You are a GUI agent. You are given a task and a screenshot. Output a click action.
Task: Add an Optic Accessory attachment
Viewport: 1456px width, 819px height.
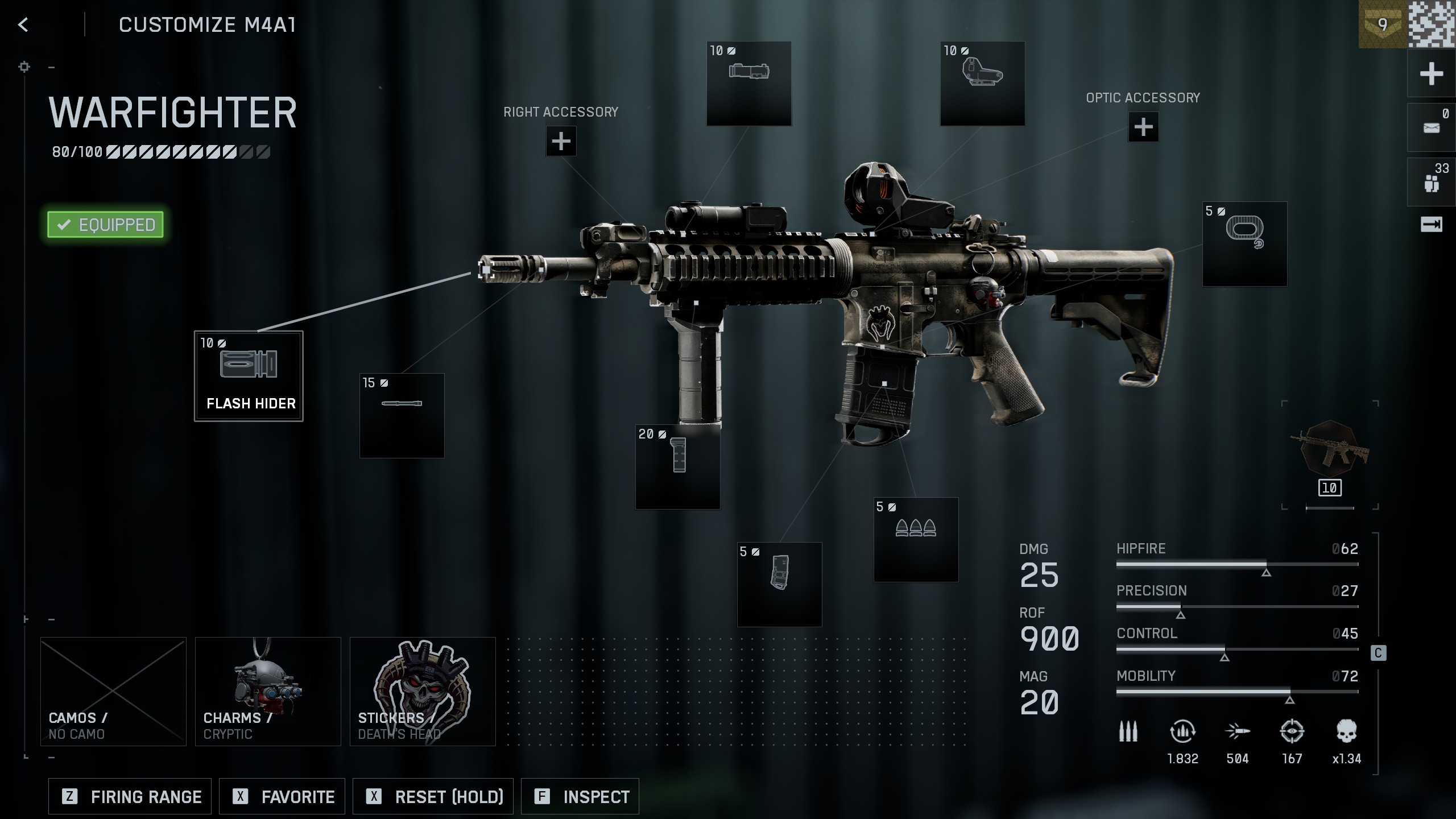(x=1143, y=127)
